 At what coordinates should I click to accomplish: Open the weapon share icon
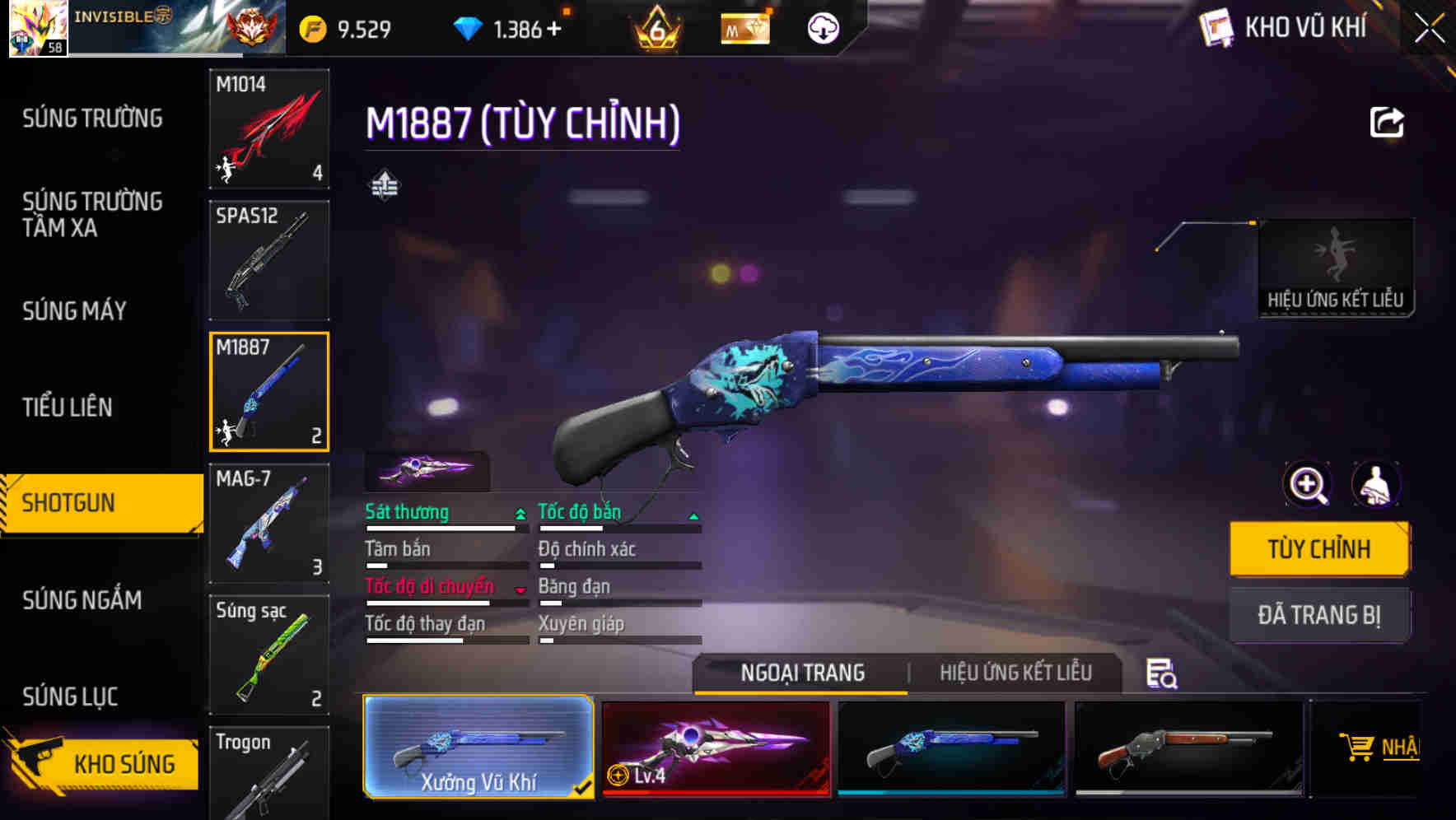point(1388,121)
